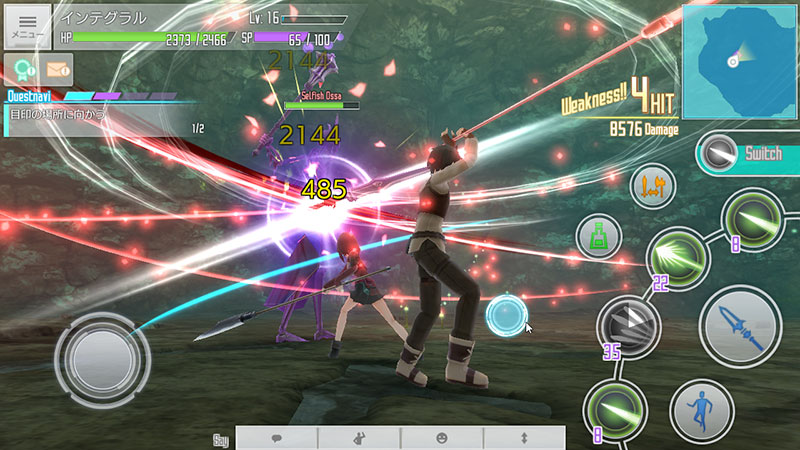Image resolution: width=800 pixels, height=450 pixels.
Task: Open the speech bubble chat tab
Action: coord(277,438)
